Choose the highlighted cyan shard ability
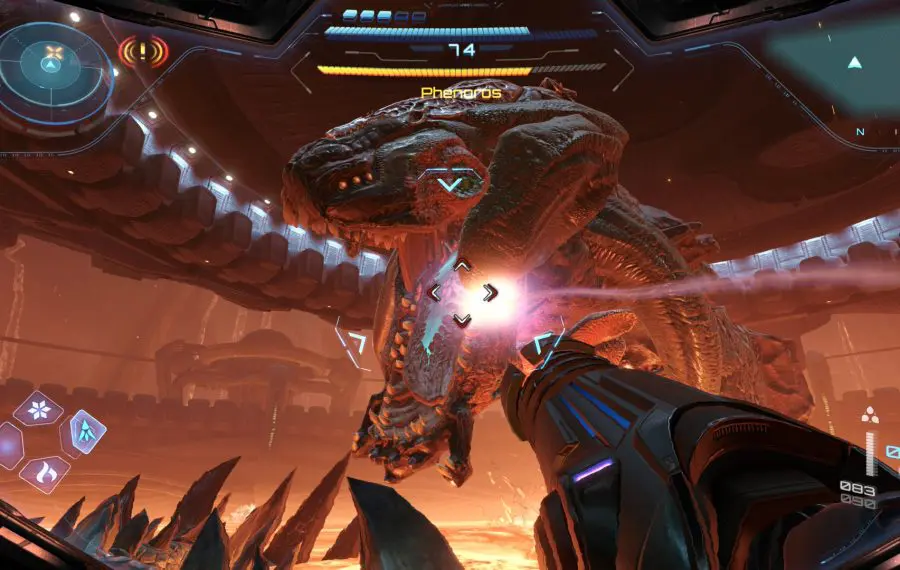The width and height of the screenshot is (900, 570). pos(87,432)
